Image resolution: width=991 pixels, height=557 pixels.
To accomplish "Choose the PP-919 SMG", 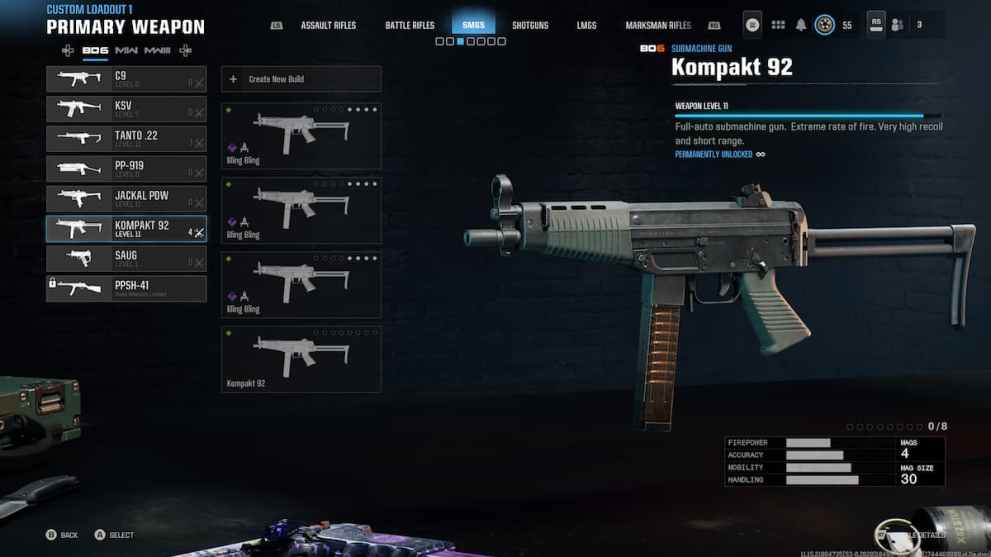I will [126, 169].
